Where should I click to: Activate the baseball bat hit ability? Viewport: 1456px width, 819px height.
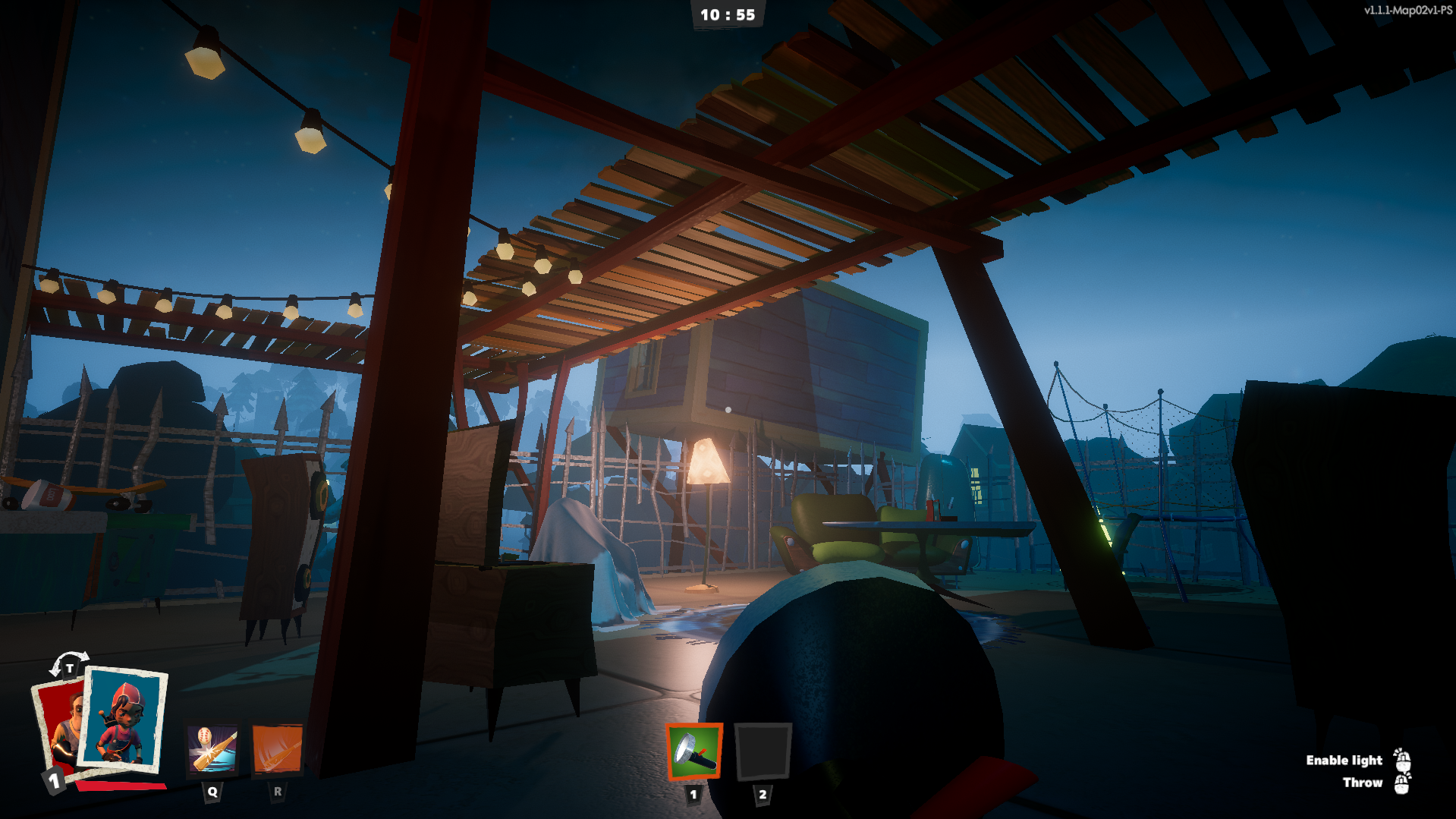click(x=212, y=748)
